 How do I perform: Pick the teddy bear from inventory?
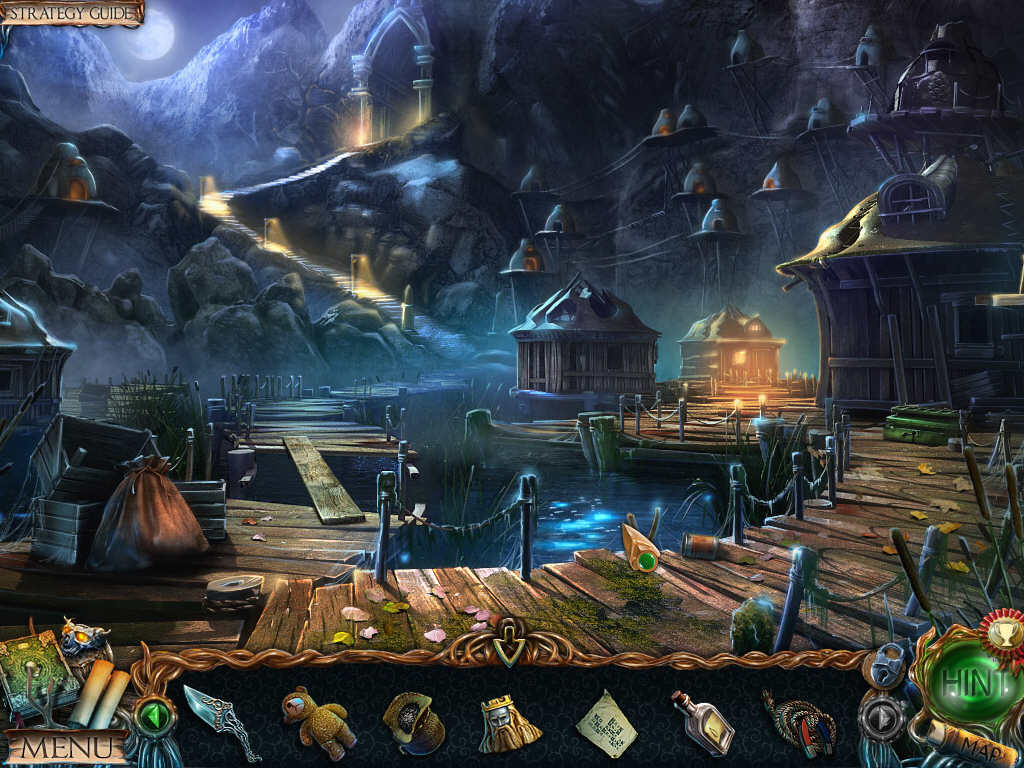(317, 720)
